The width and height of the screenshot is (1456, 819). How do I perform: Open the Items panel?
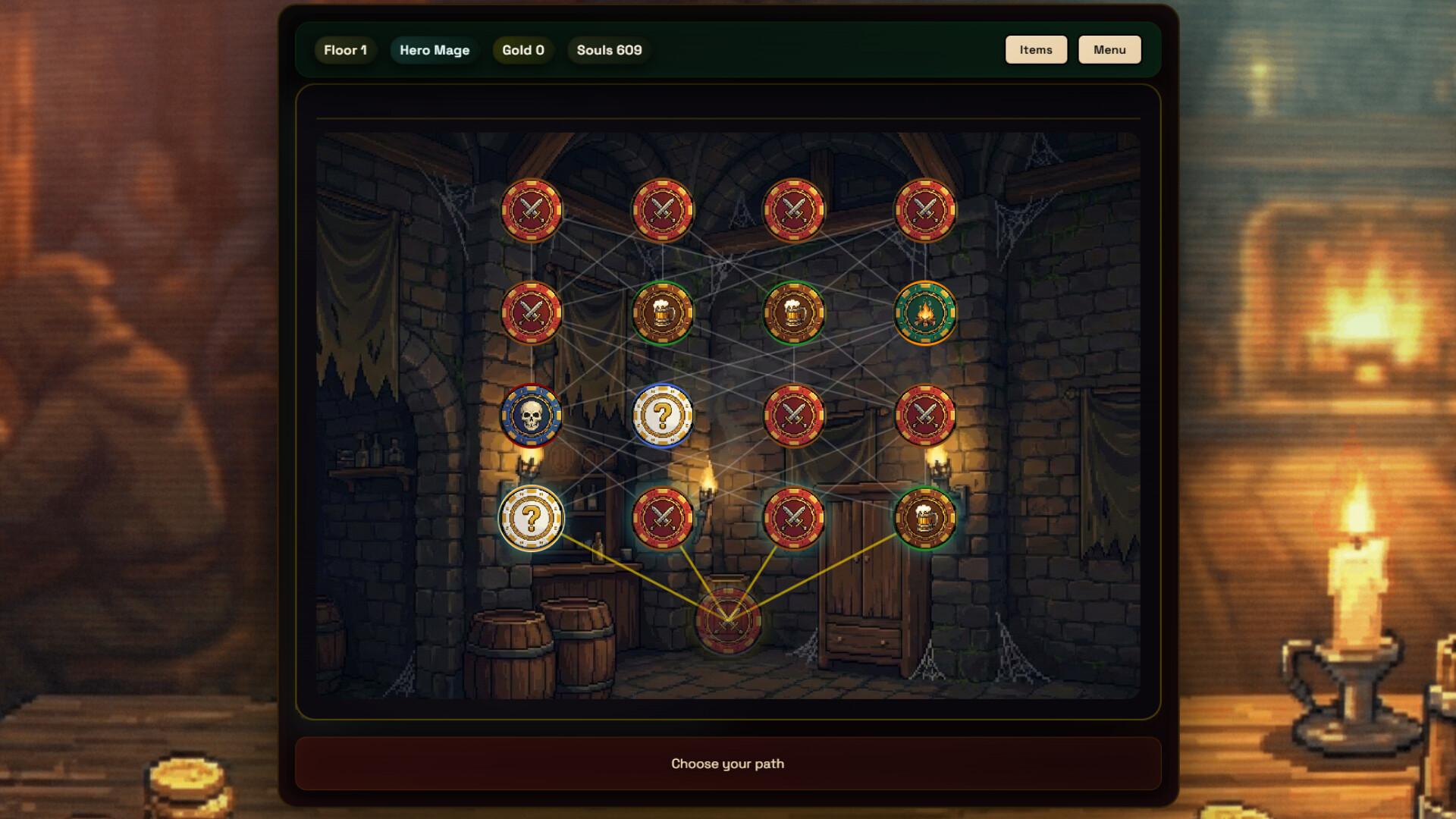1035,50
